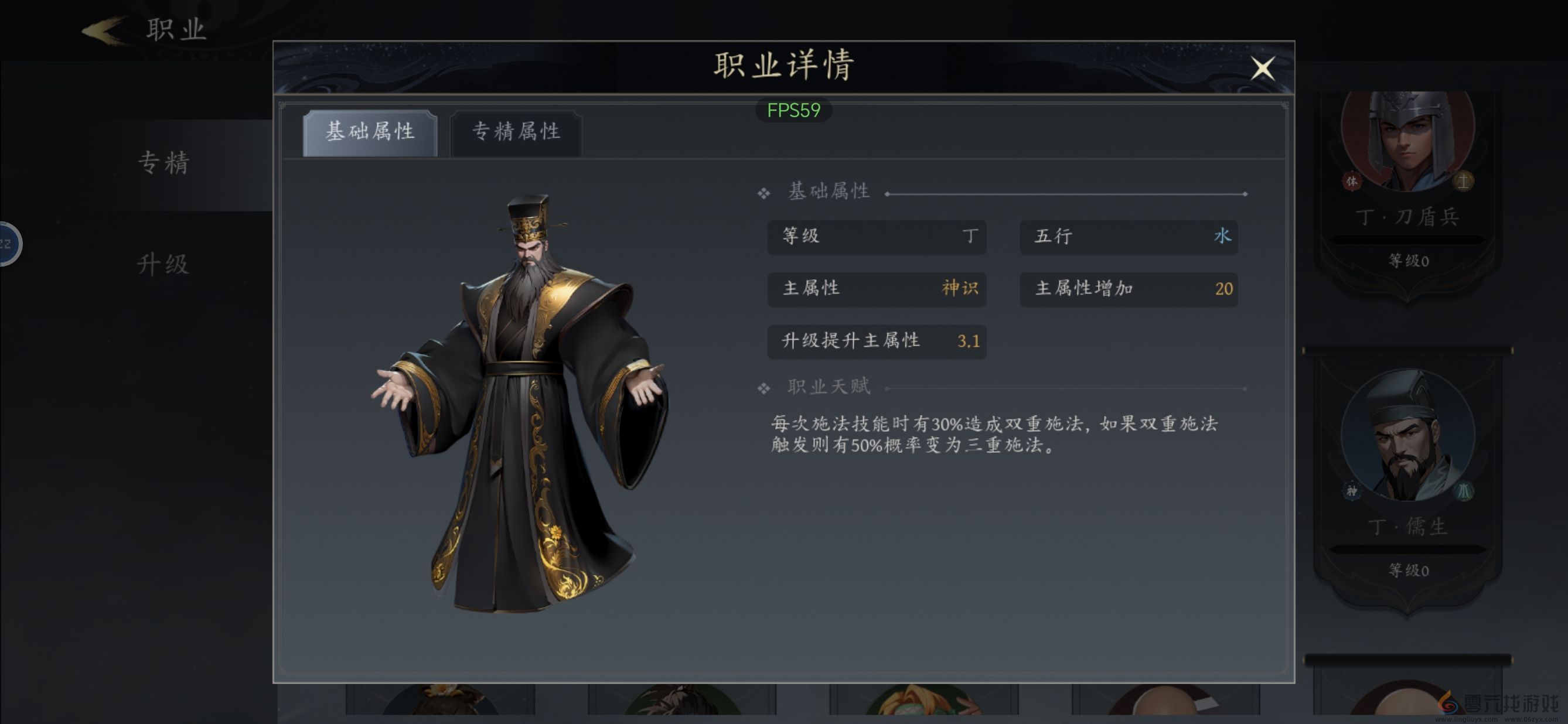
Task: Click the 主属性 field showing 神识
Action: click(877, 289)
